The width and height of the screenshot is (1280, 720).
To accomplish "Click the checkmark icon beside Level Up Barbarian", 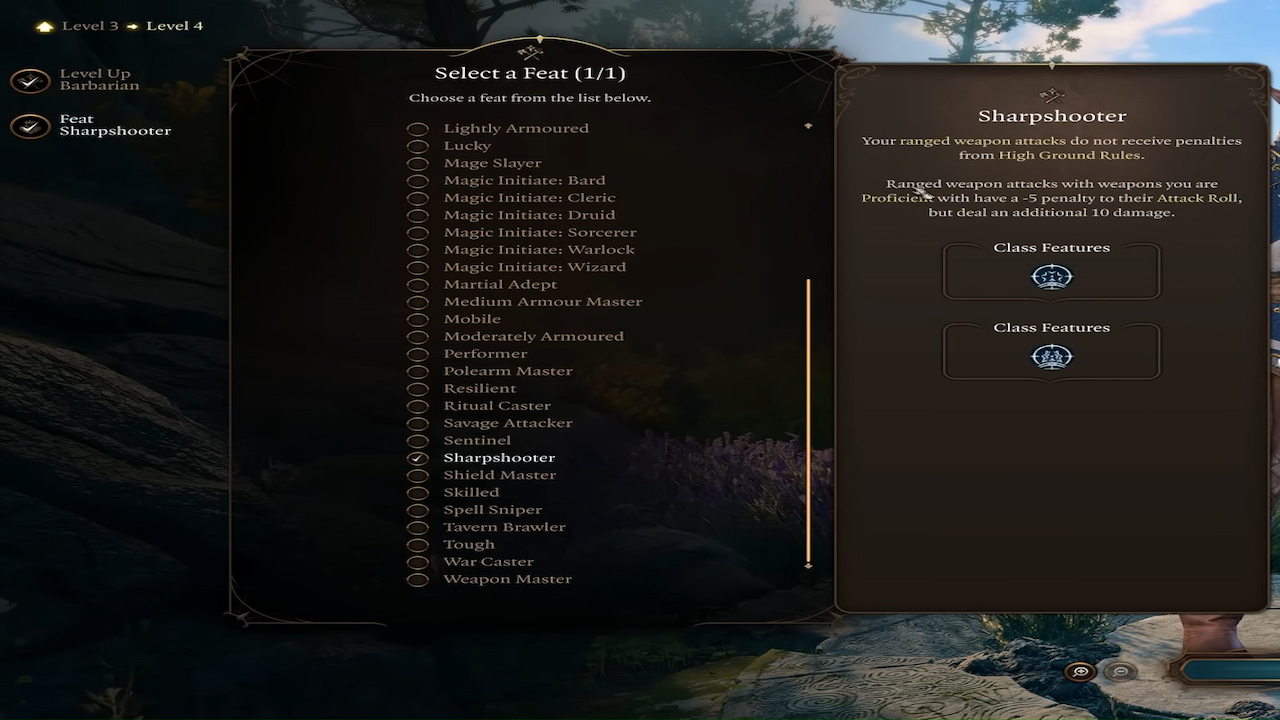I will tap(30, 80).
